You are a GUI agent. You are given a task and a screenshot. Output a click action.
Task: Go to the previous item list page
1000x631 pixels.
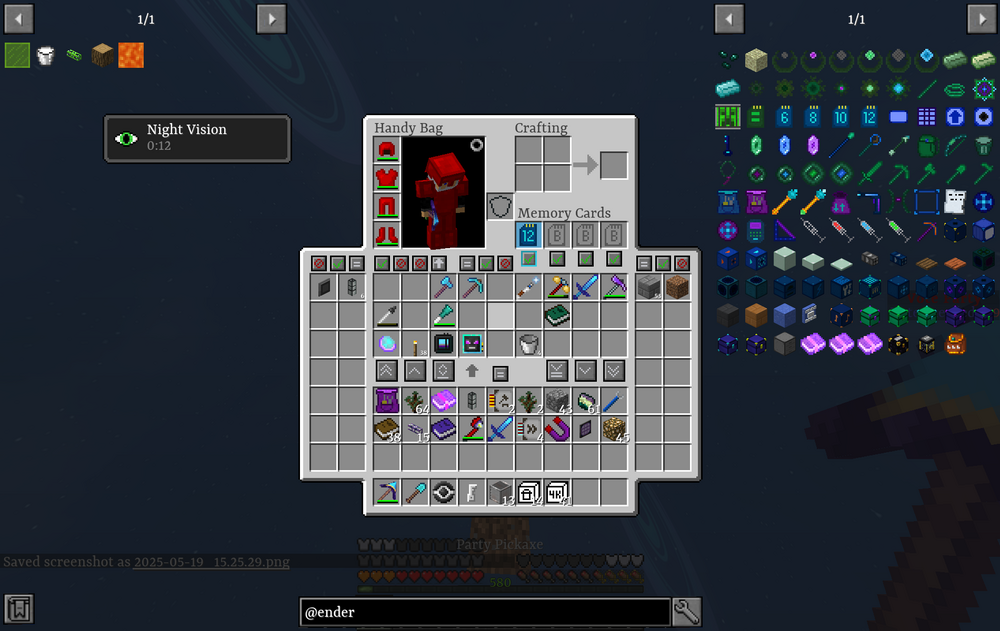[729, 18]
